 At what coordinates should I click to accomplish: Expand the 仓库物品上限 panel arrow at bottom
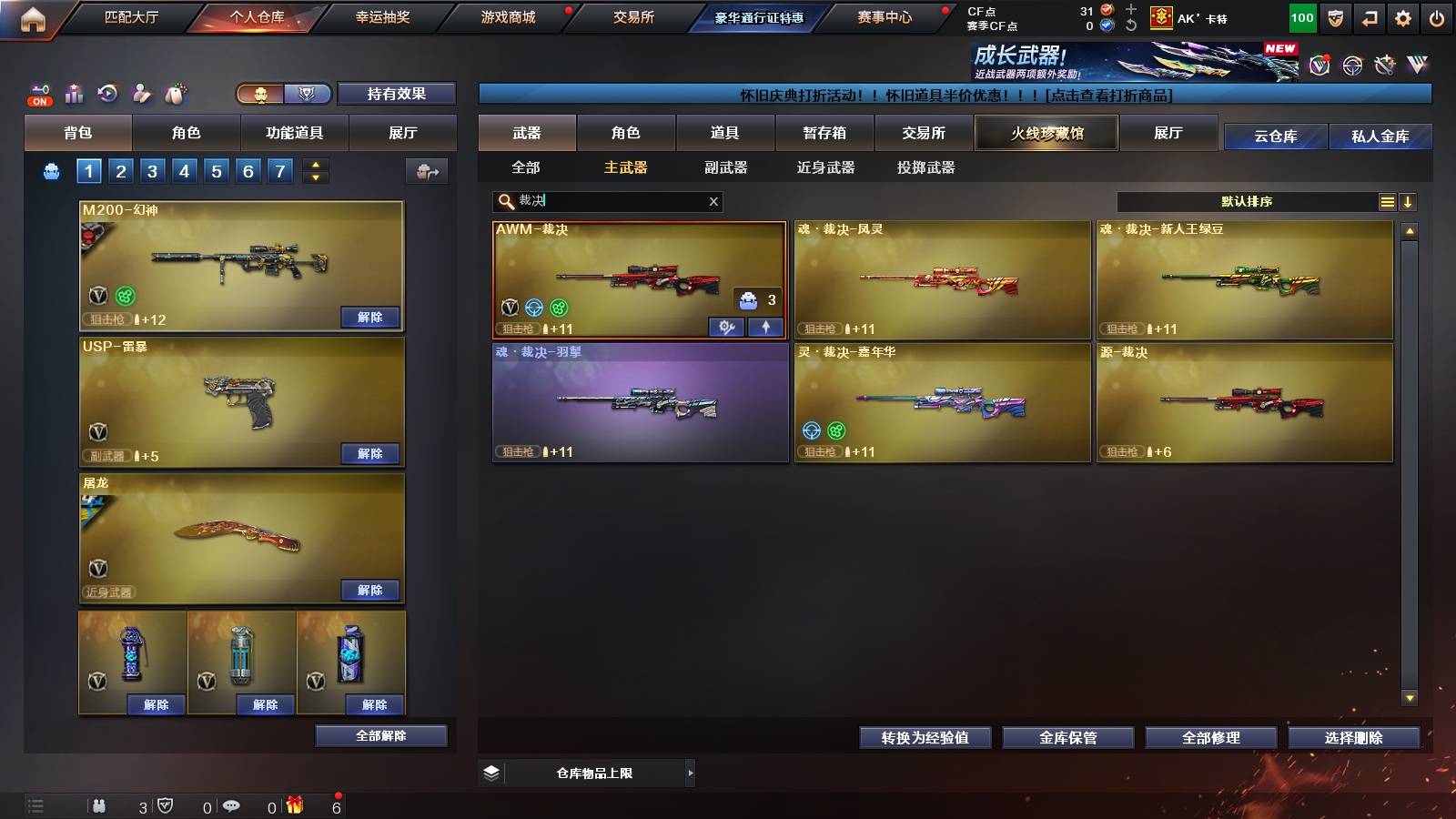690,773
